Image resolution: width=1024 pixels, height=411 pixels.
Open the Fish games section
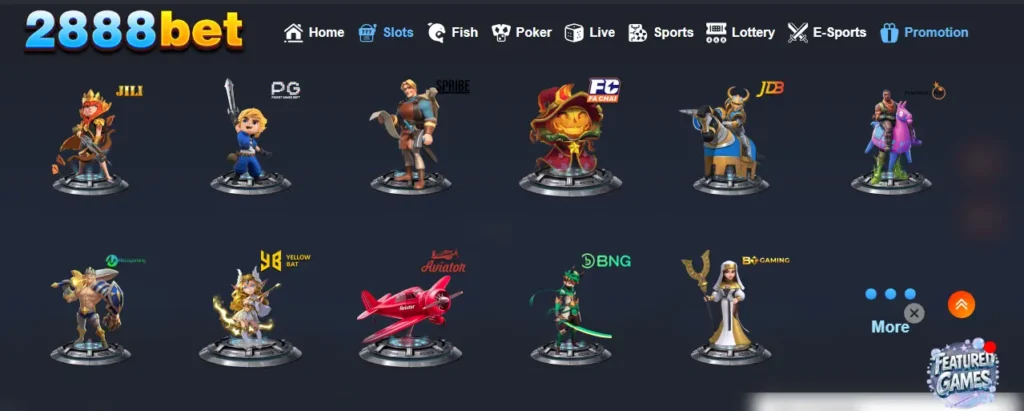(453, 32)
